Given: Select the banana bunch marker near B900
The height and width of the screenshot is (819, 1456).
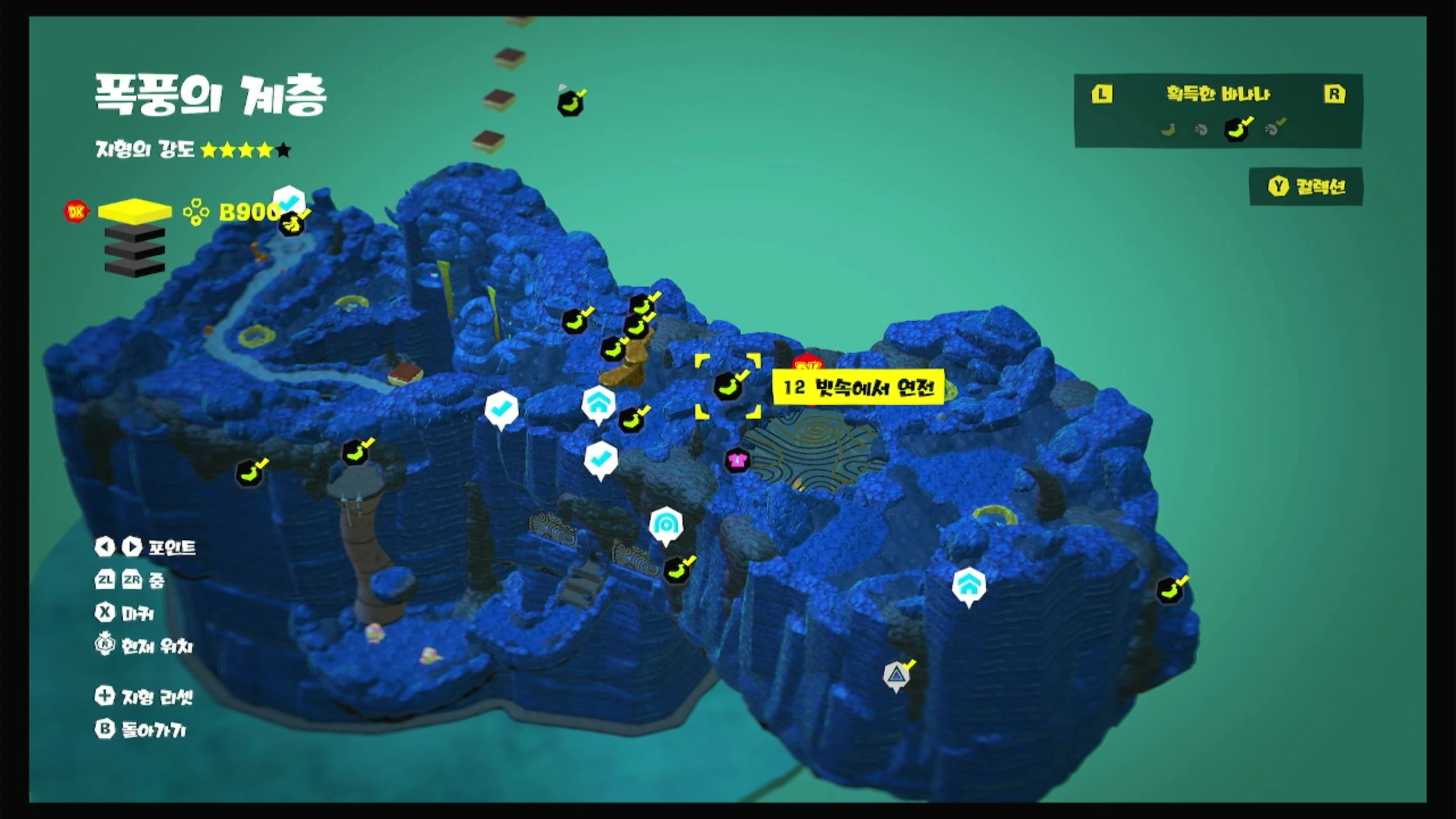Looking at the screenshot, I should 291,224.
